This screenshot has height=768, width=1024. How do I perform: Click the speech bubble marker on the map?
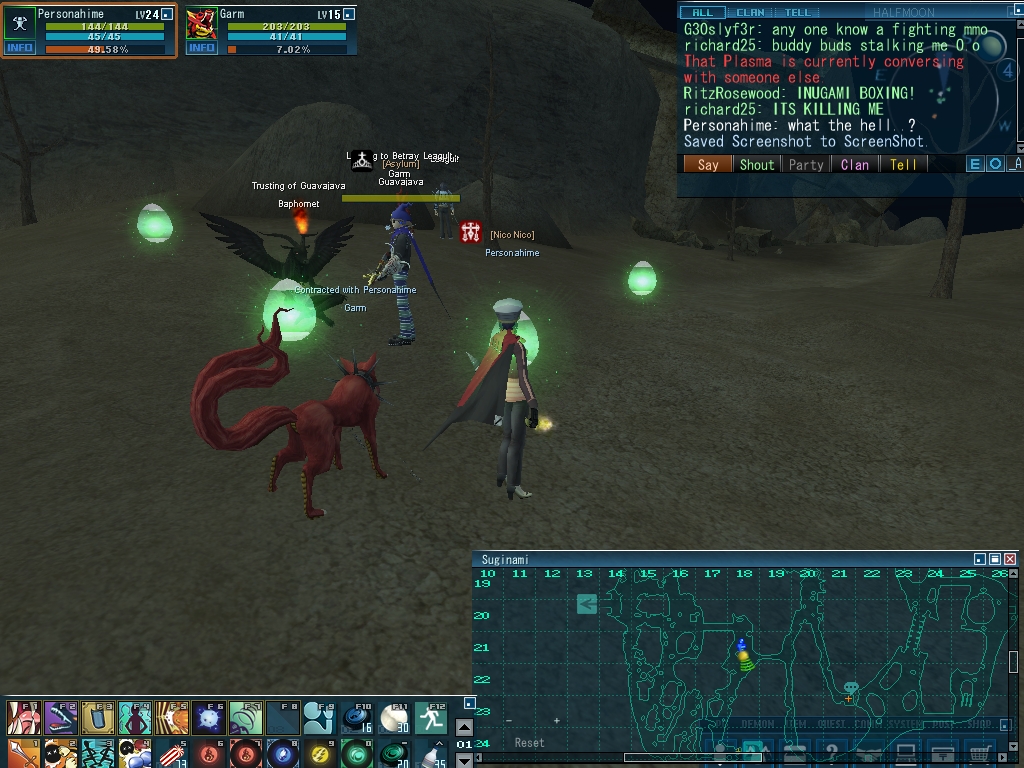[x=850, y=688]
